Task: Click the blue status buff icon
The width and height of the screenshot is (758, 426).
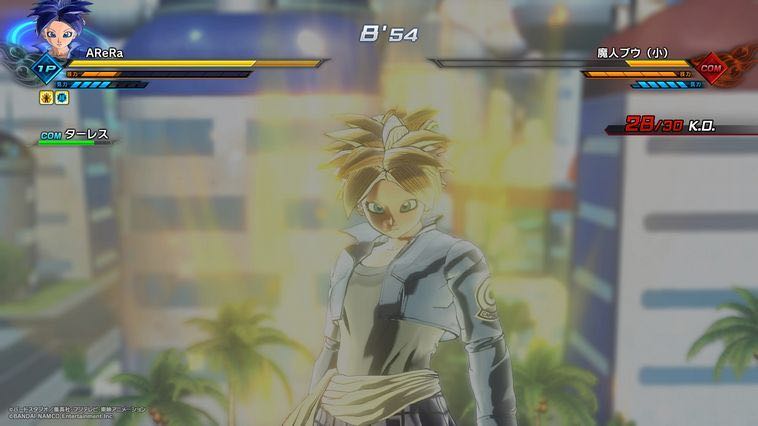Action: 60,98
